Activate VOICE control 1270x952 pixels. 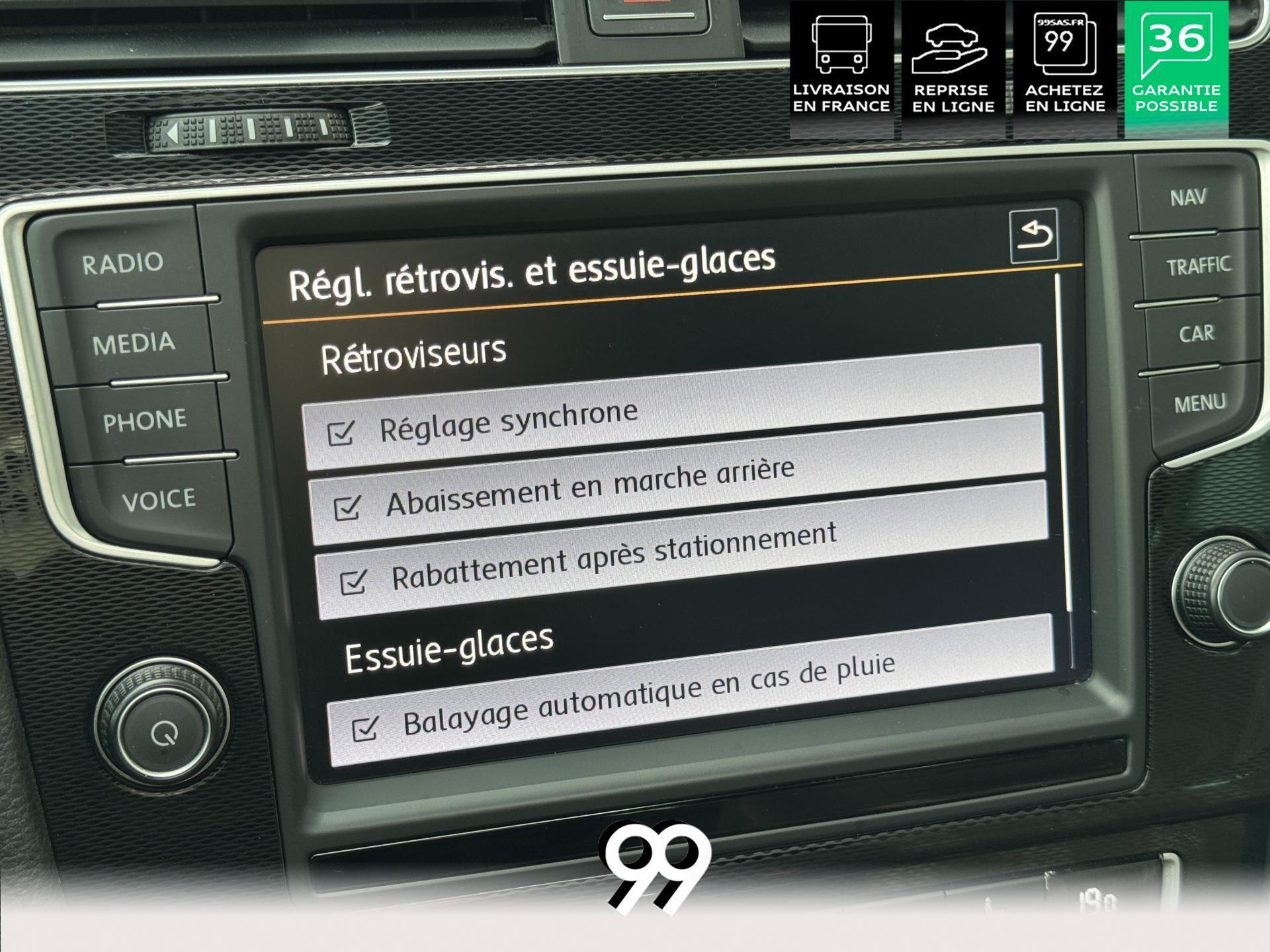pos(159,500)
